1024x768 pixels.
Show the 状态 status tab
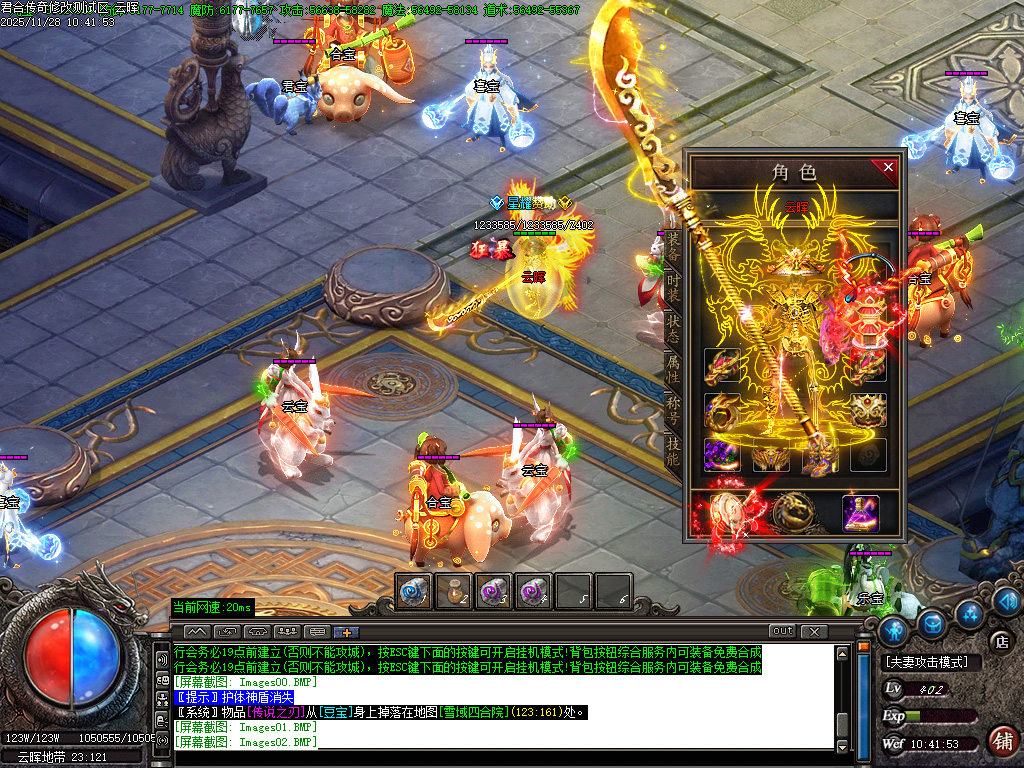point(673,328)
